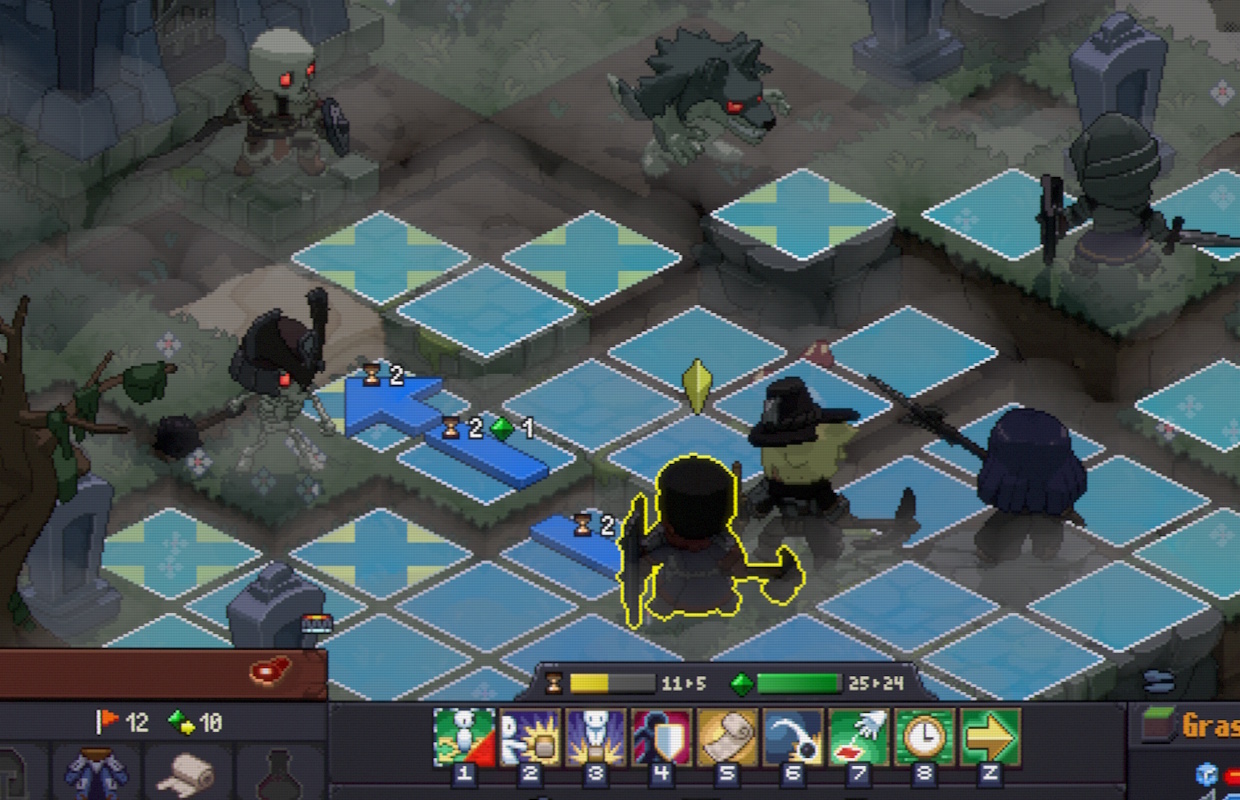
Task: Use the hand and card ability in slot 7
Action: 859,737
